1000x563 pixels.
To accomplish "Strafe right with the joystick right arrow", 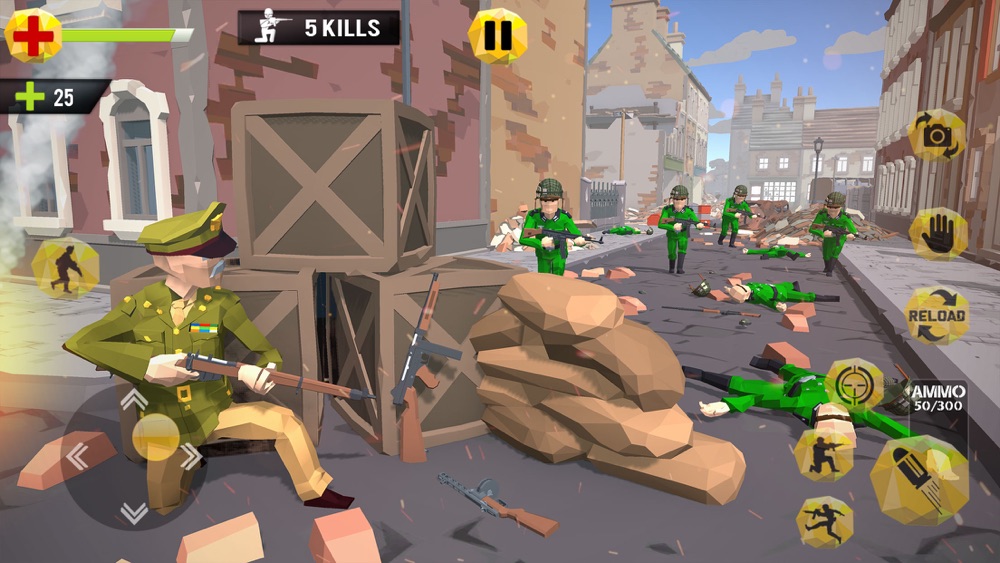I will [x=190, y=457].
